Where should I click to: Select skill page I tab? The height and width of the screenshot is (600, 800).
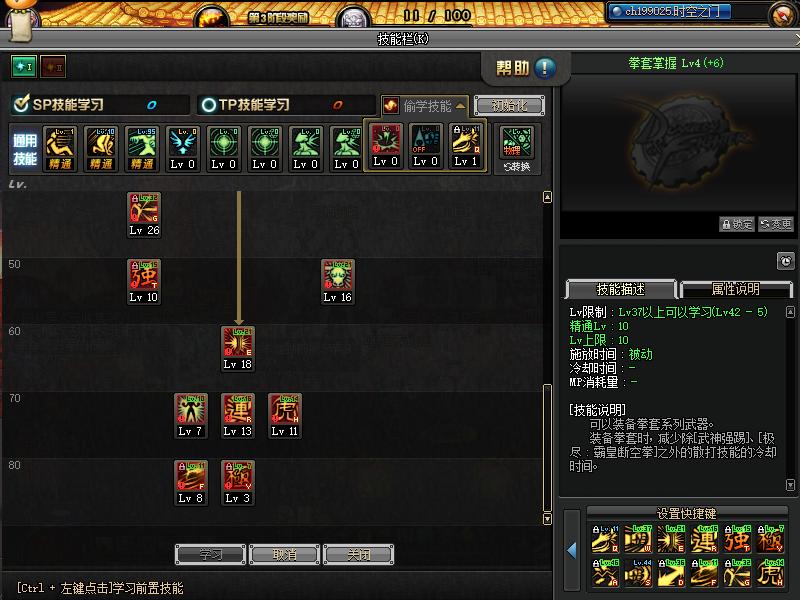(x=23, y=66)
